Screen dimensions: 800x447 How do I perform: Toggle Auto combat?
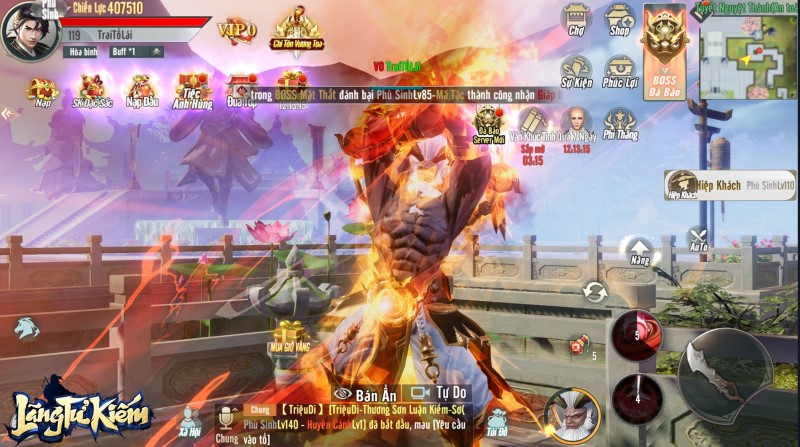(x=699, y=241)
